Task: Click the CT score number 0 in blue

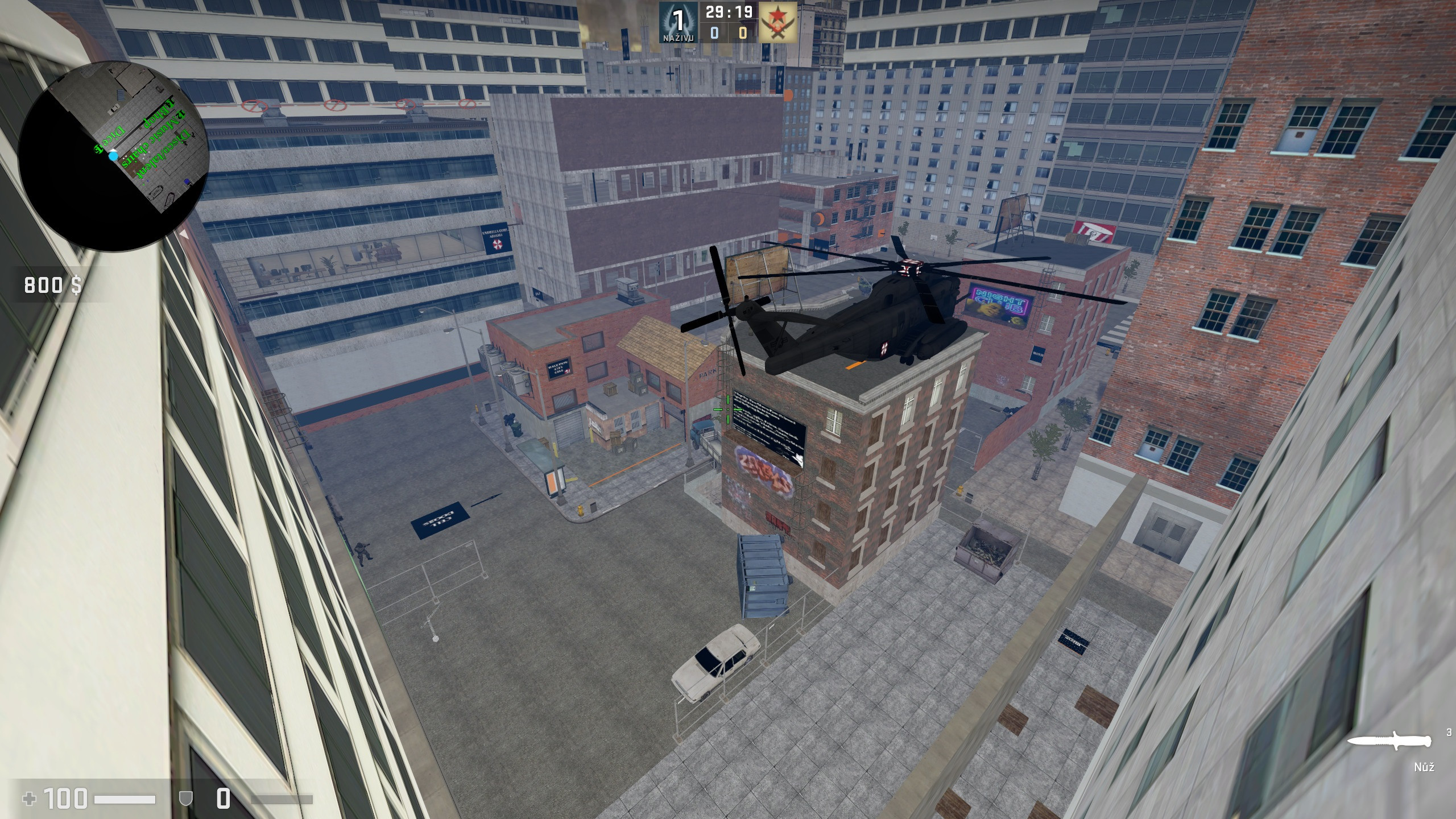Action: 714,34
